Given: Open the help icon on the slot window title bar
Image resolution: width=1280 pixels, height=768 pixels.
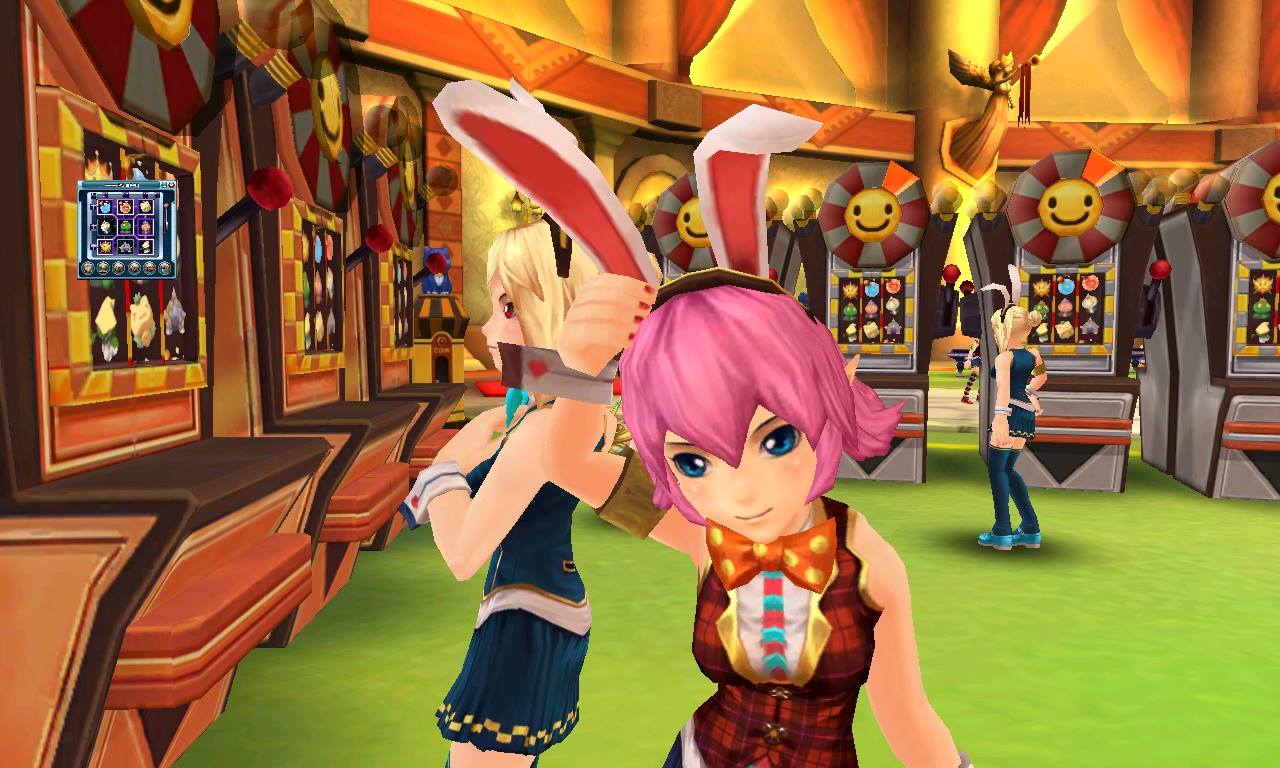Looking at the screenshot, I should point(164,184).
